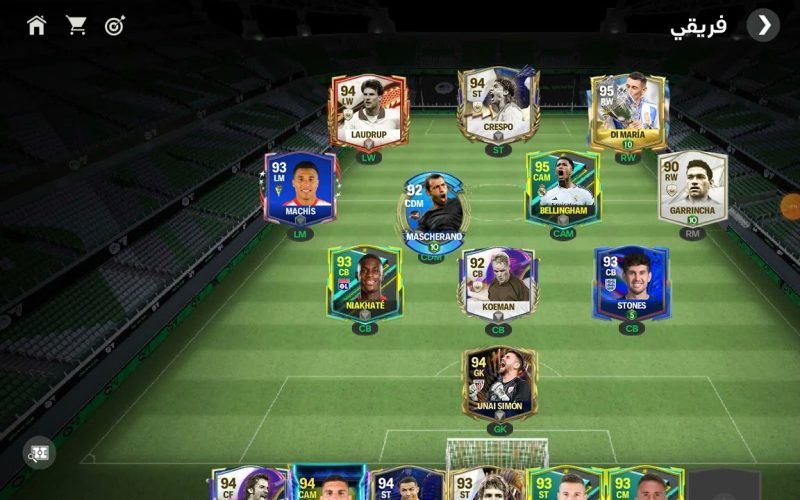
Task: Open the target objectives icon
Action: pos(115,25)
